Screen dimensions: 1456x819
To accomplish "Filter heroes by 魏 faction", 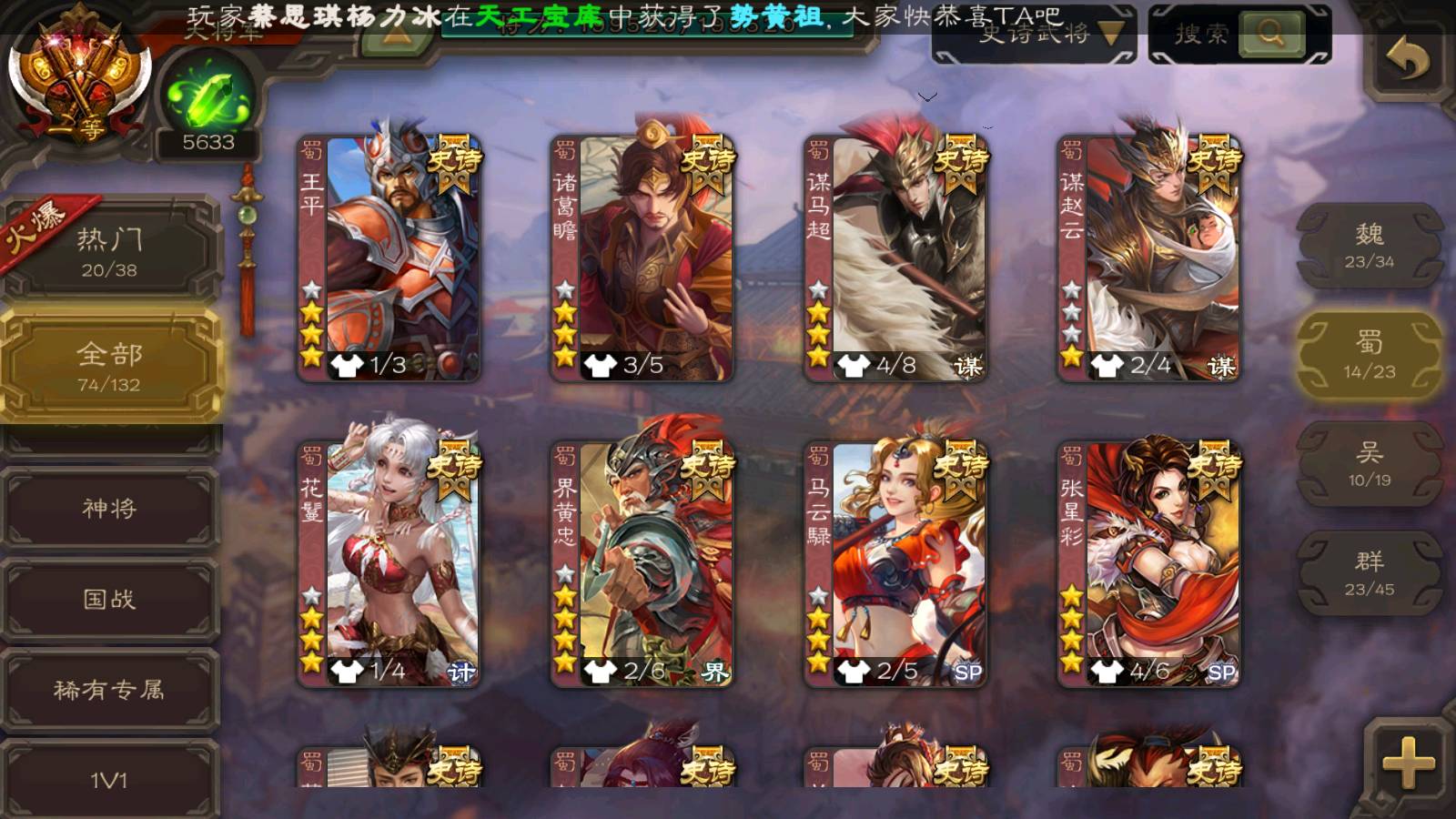I will click(1369, 246).
